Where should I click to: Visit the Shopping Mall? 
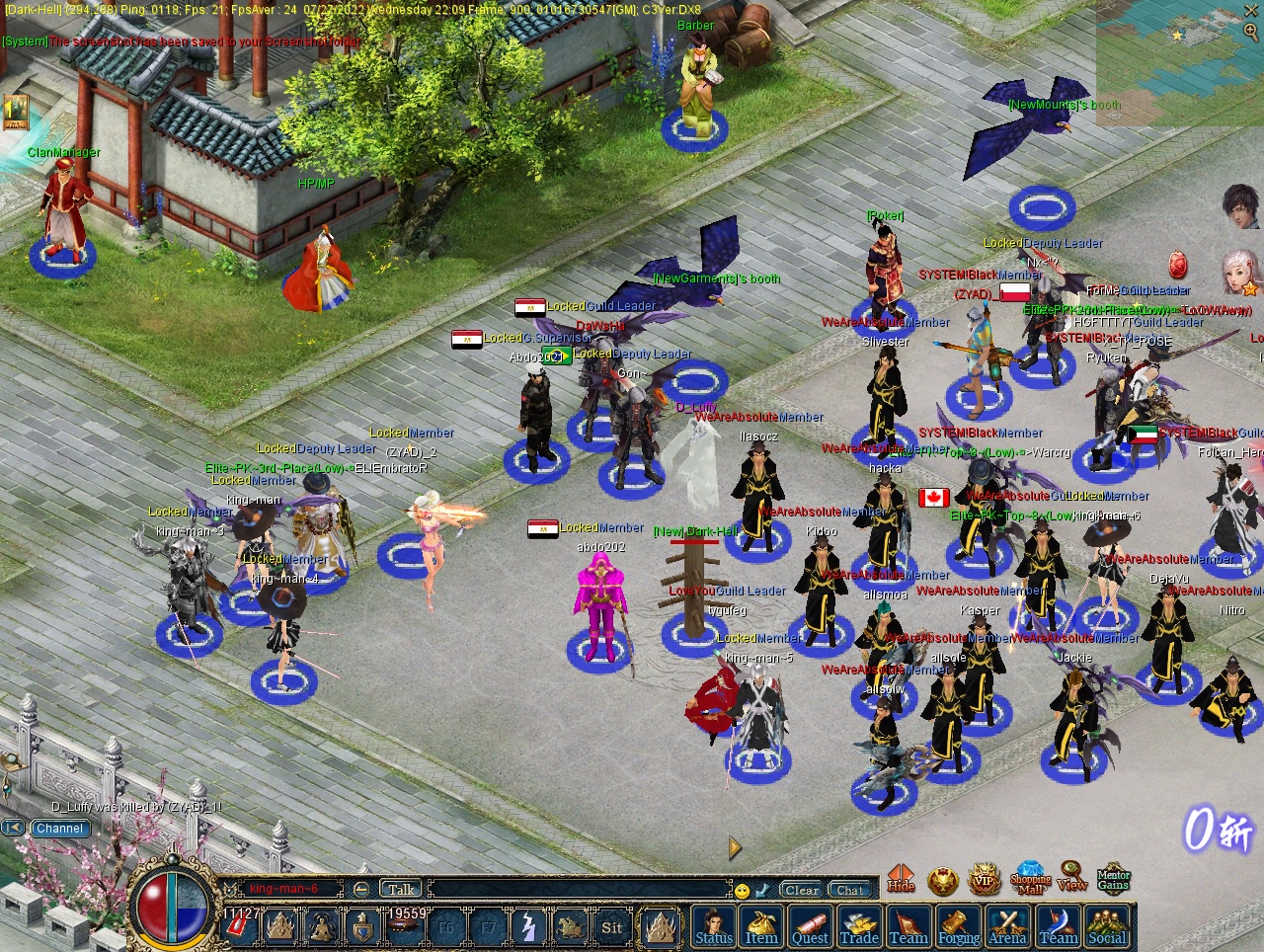click(x=1030, y=878)
